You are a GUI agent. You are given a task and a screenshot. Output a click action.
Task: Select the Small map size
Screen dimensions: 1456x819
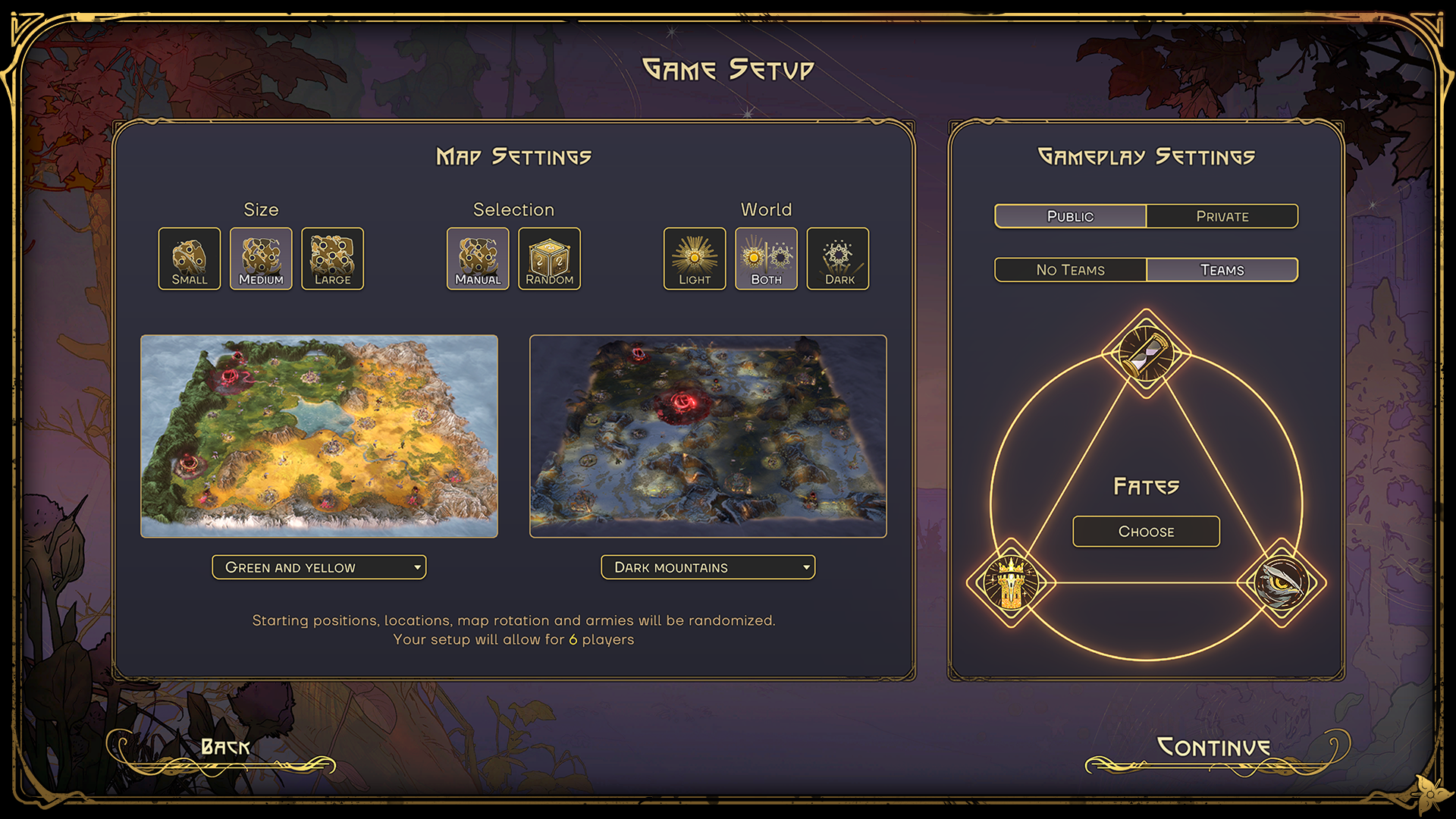tap(189, 259)
